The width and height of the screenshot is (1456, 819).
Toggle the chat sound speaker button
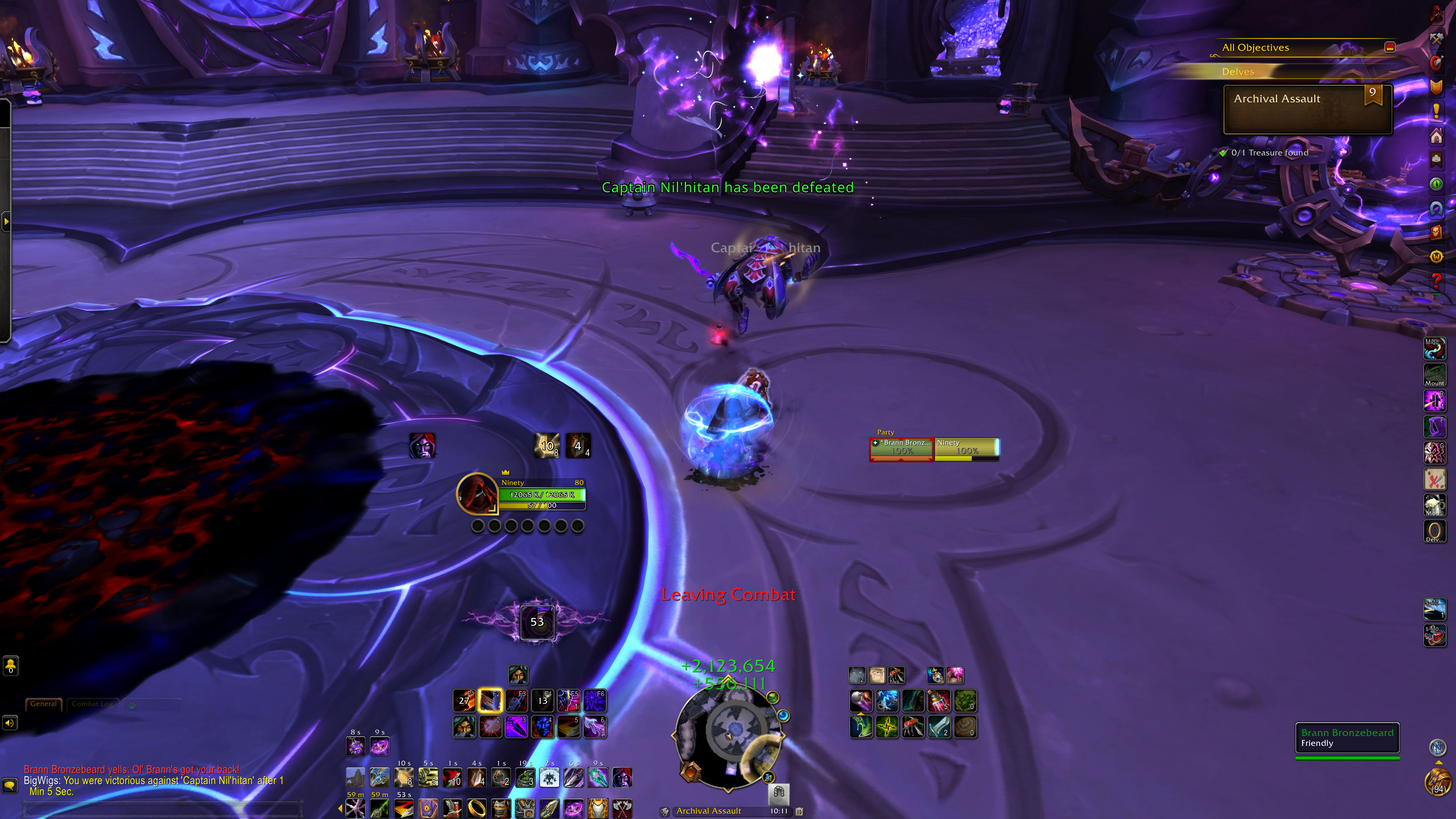(x=9, y=723)
